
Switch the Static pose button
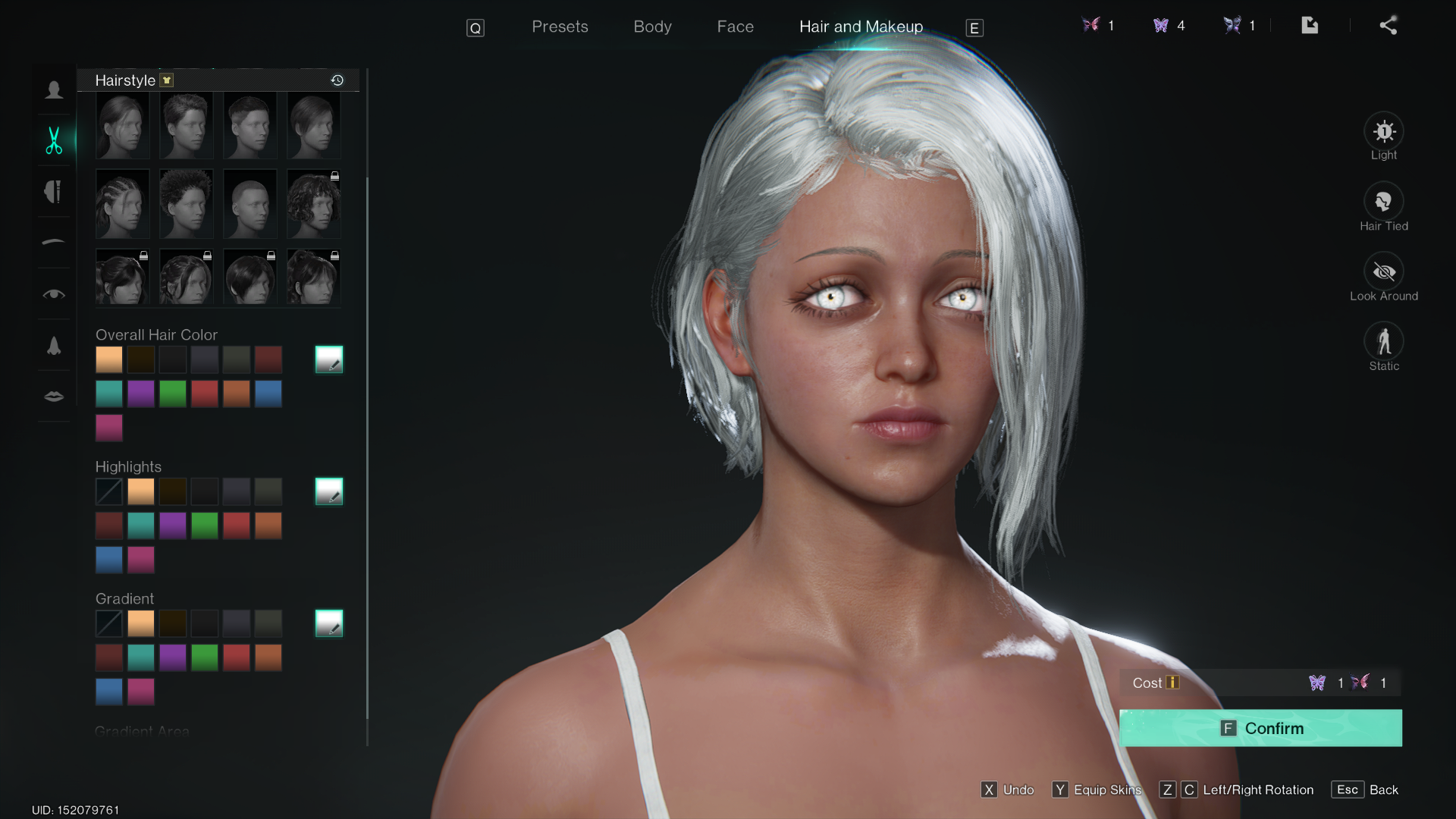pyautogui.click(x=1383, y=342)
